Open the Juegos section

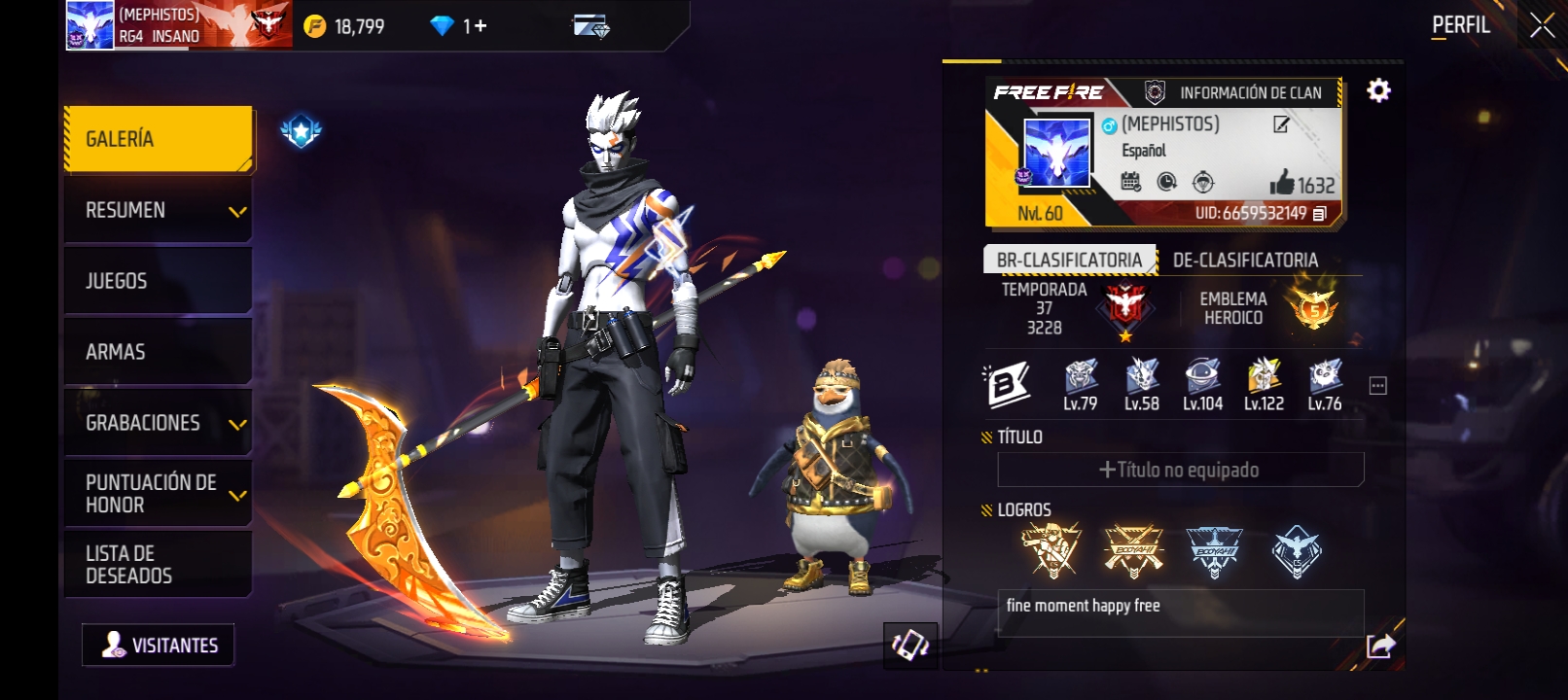(x=159, y=281)
